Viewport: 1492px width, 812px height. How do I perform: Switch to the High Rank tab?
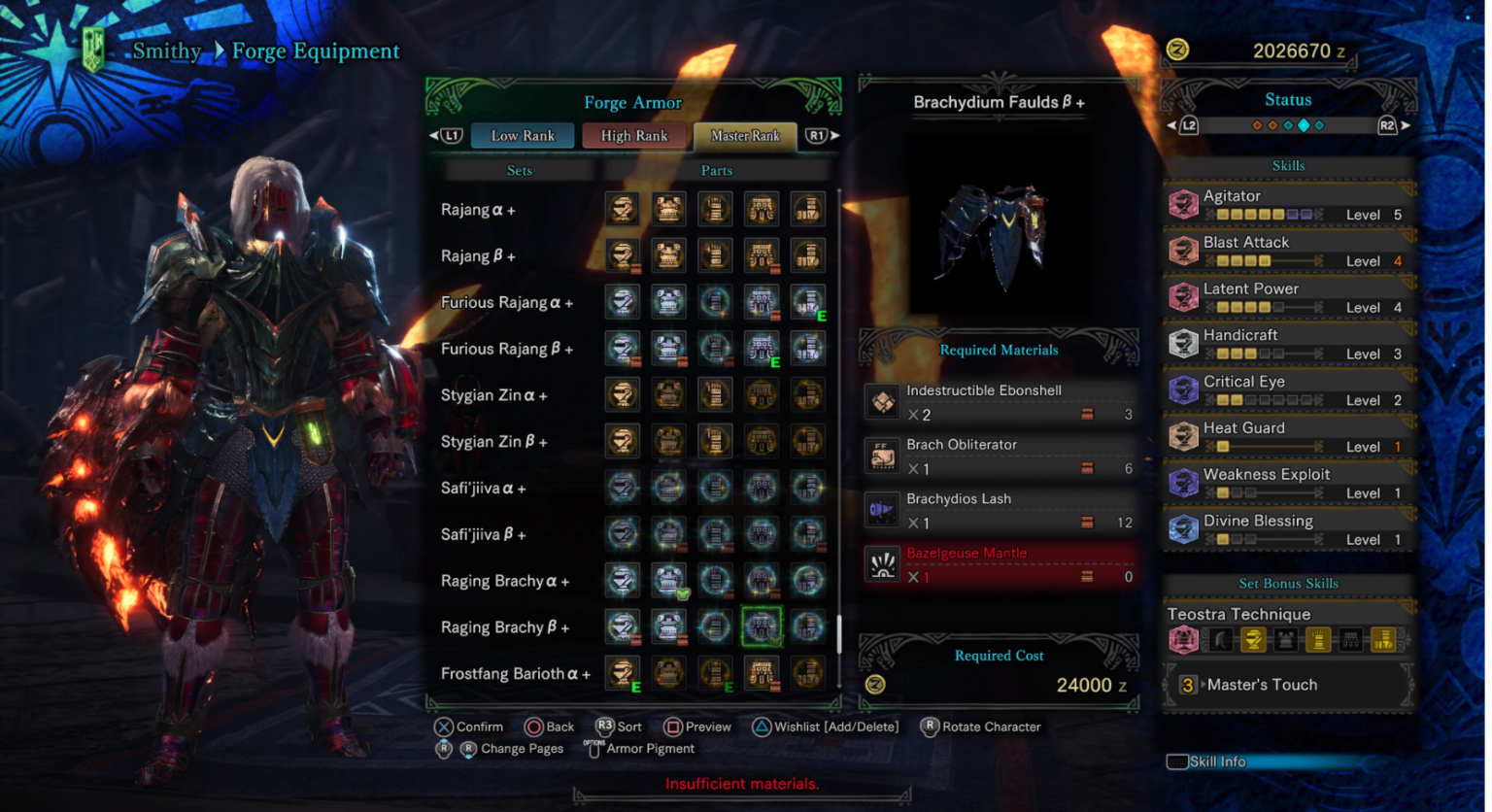point(634,136)
